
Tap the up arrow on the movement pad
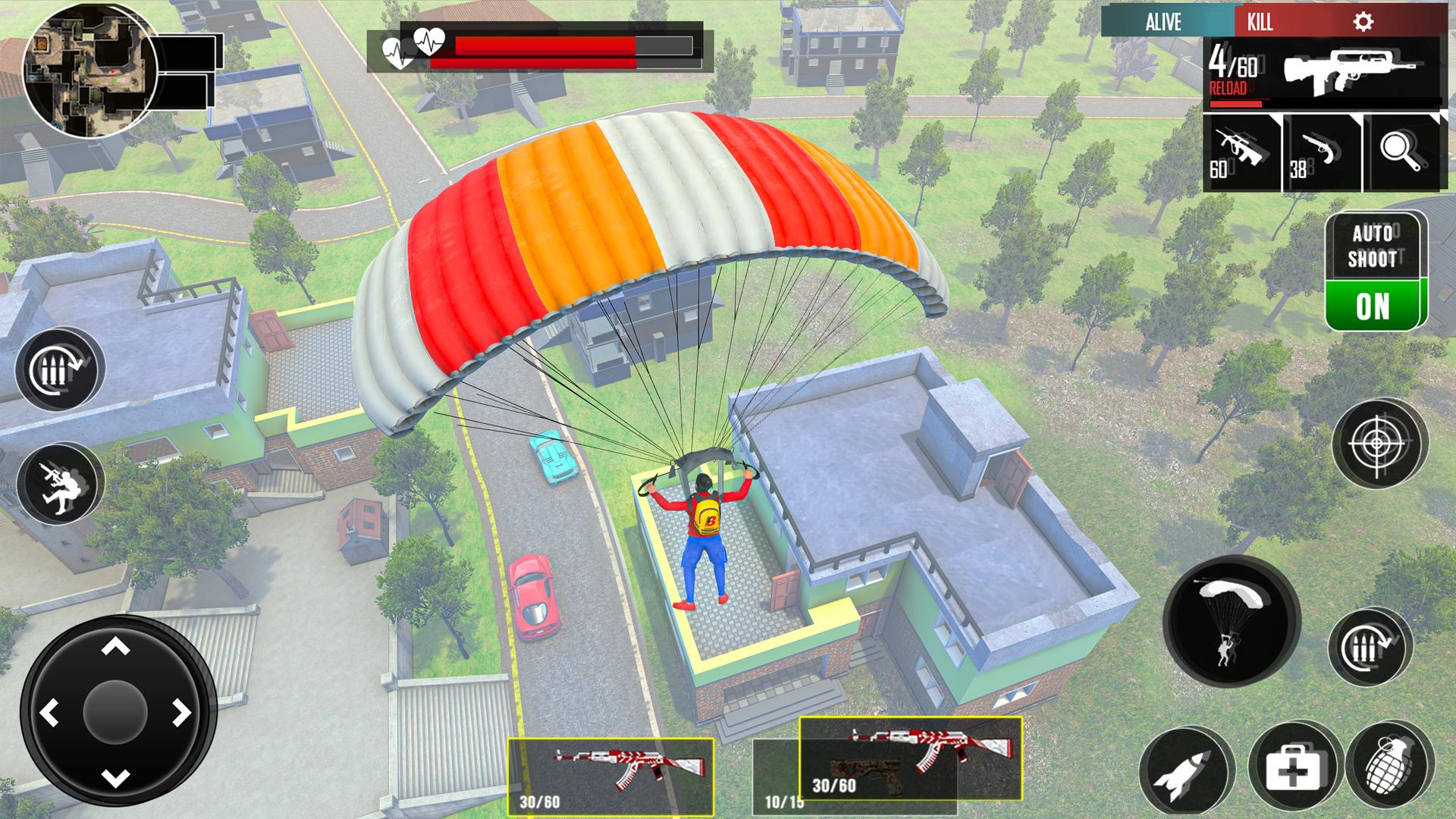(x=115, y=647)
